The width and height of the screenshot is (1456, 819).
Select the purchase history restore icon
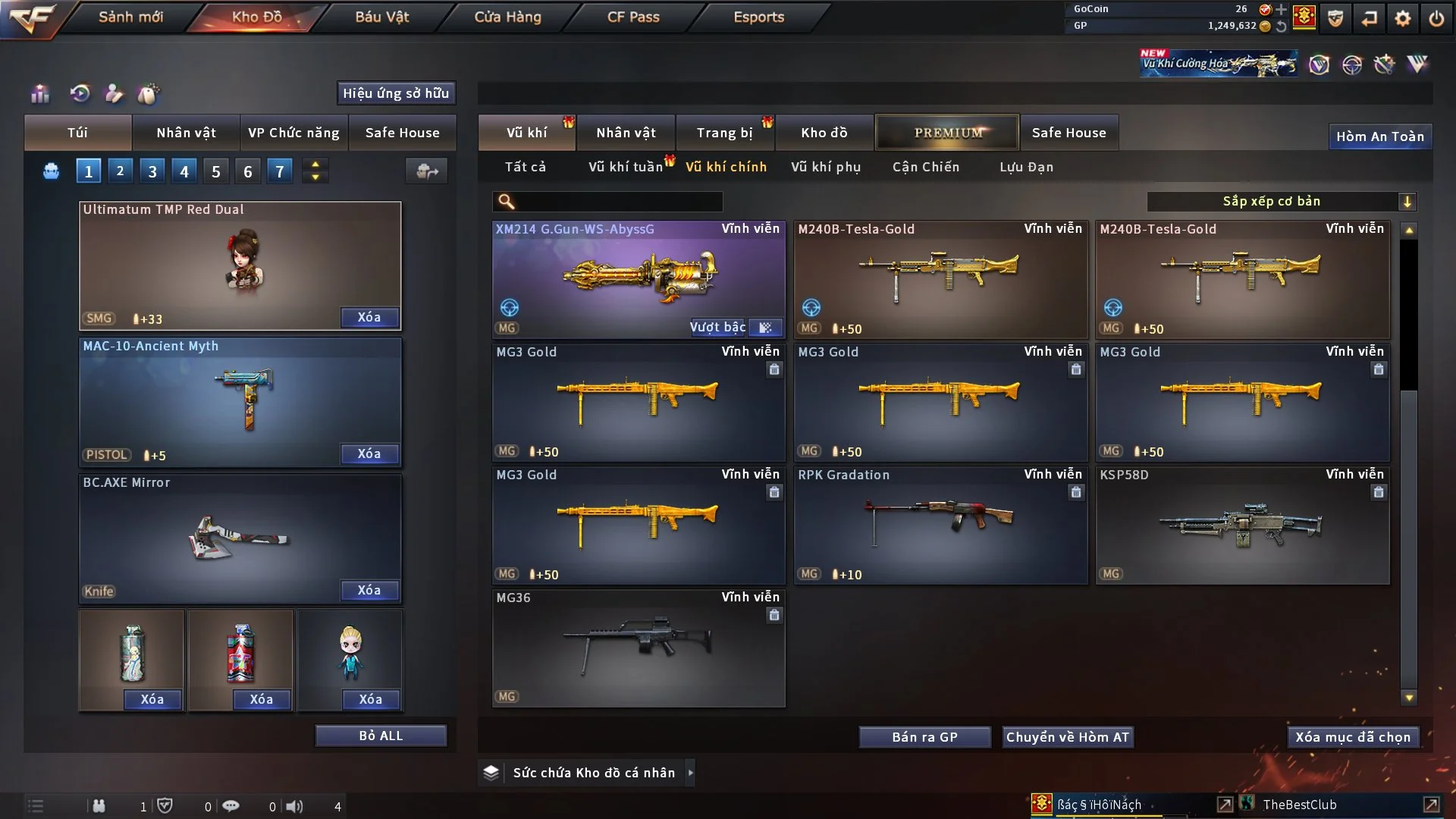click(82, 94)
